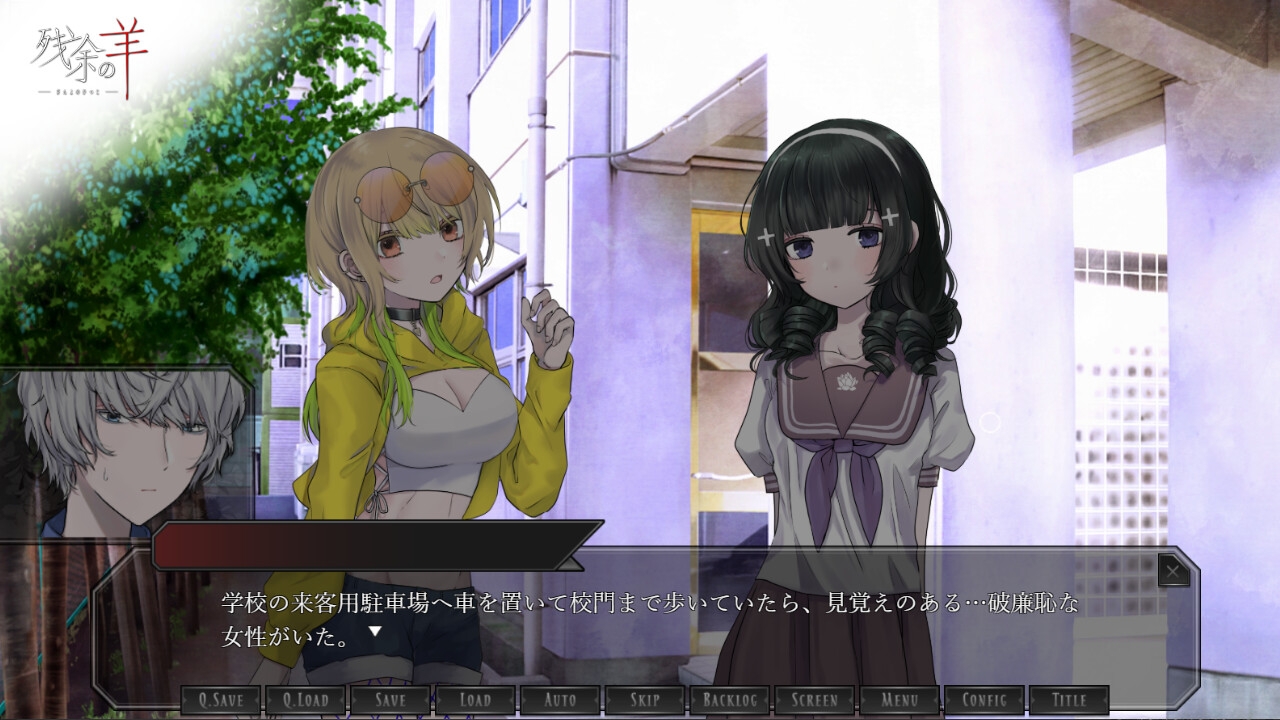Viewport: 1280px width, 720px height.
Task: Open the game Menu
Action: [900, 700]
